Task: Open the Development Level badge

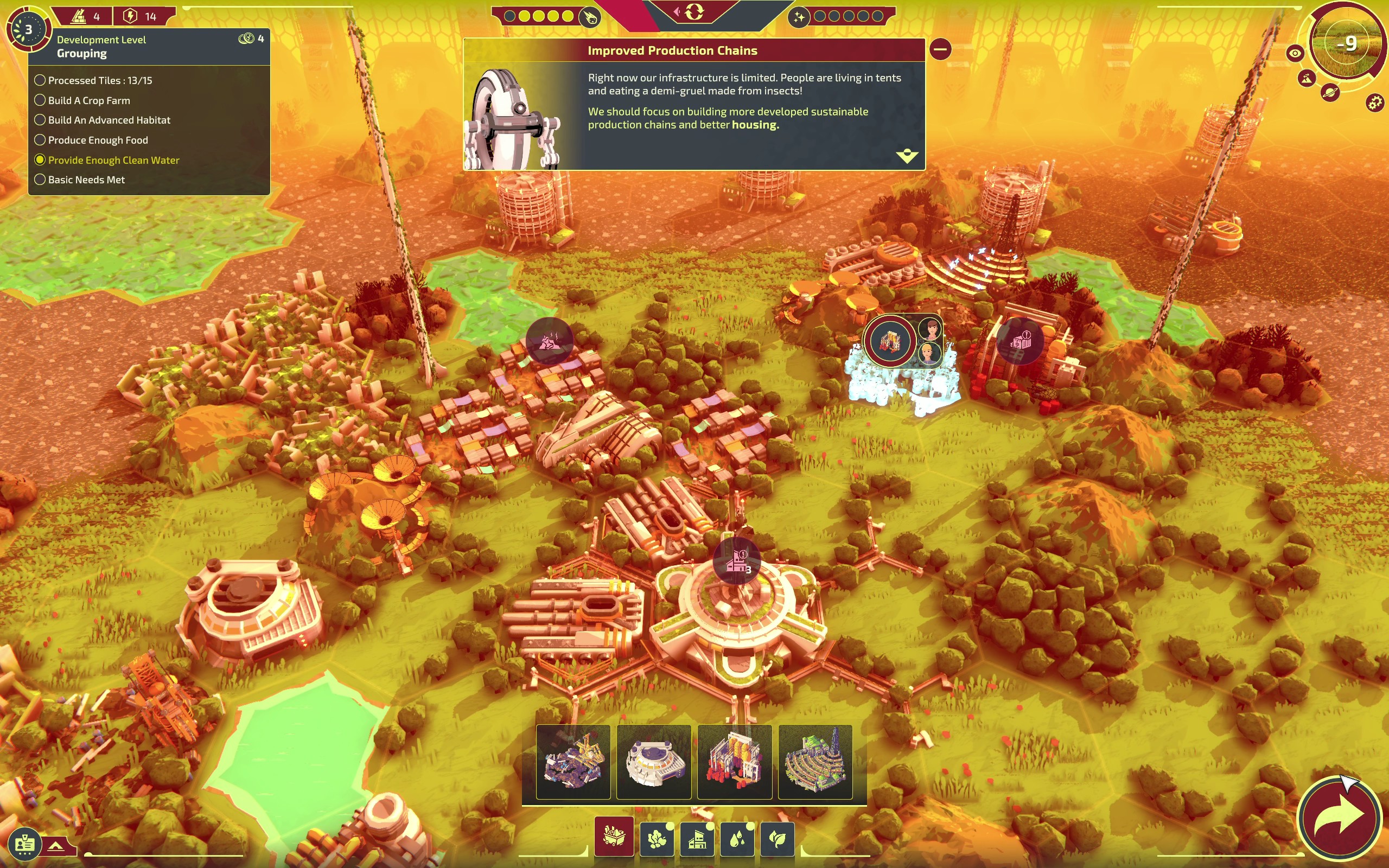Action: 28,29
